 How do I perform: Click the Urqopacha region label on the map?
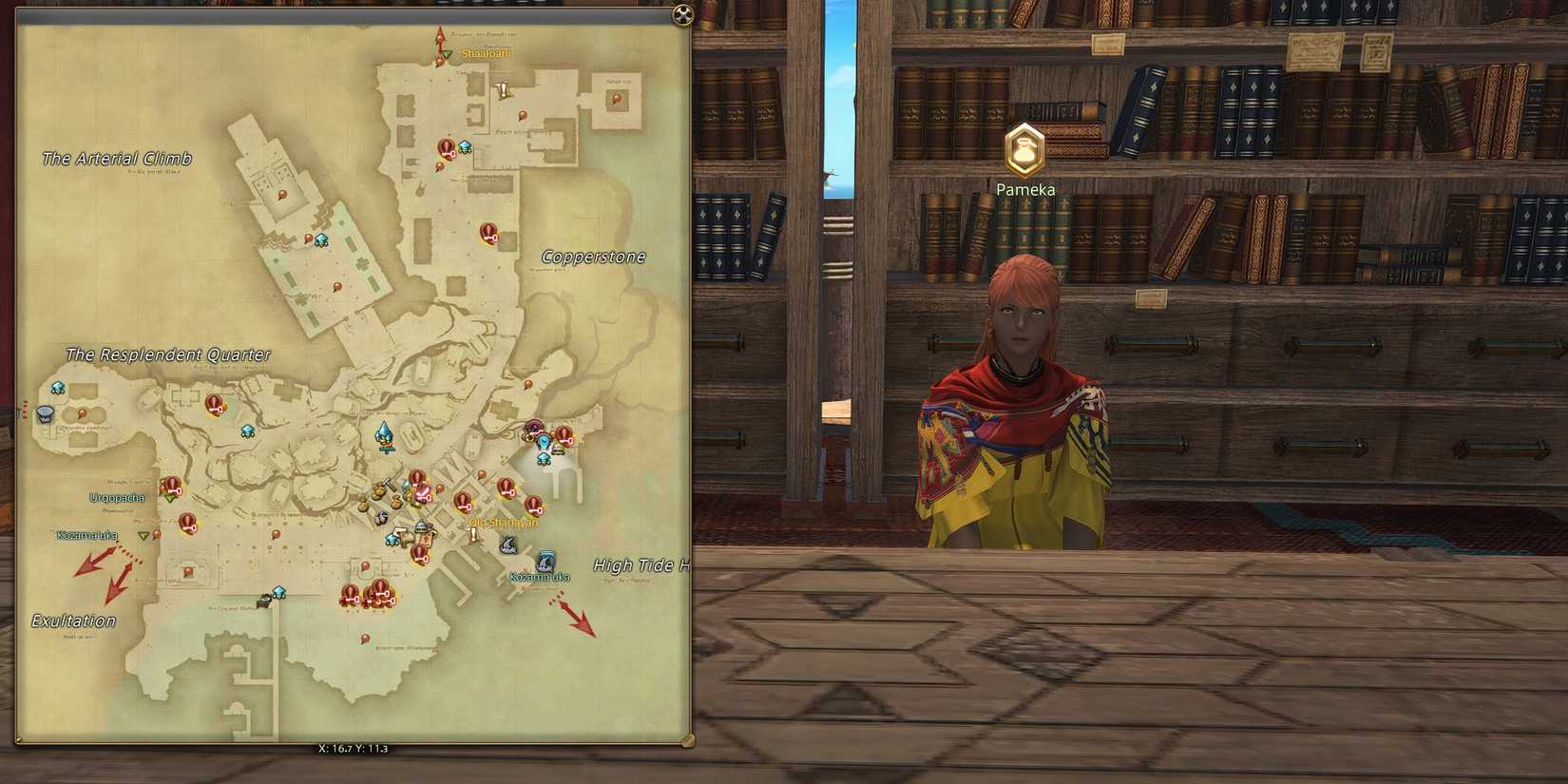[x=116, y=497]
